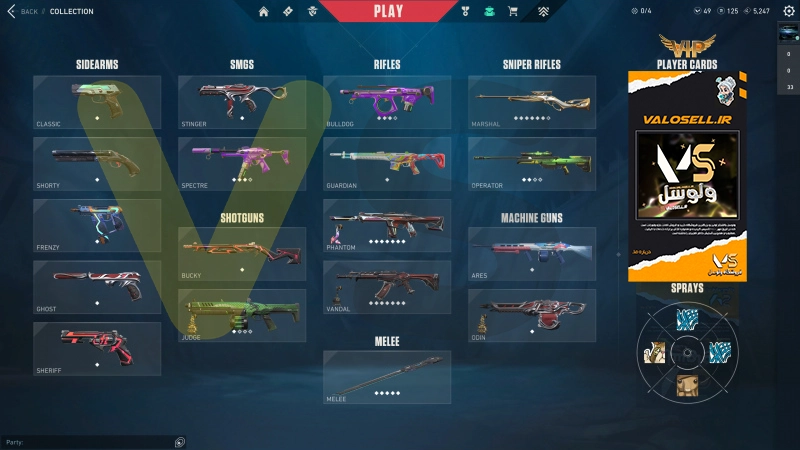
Task: Open the Melee weapon slot
Action: click(x=387, y=377)
